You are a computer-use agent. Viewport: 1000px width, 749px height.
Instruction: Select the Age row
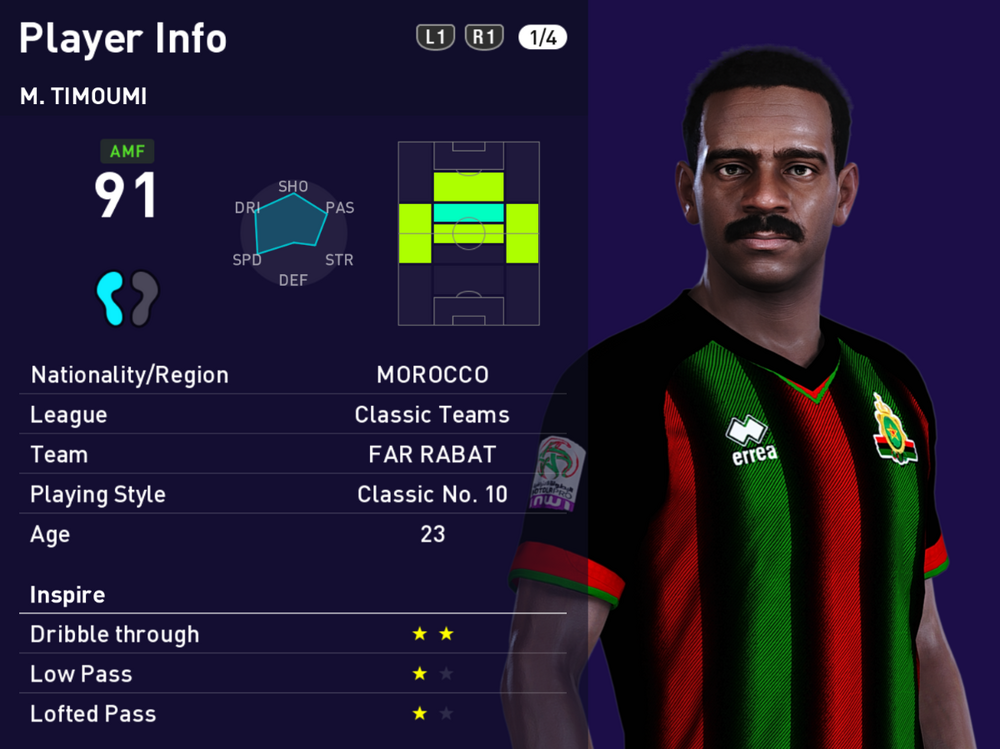point(293,534)
